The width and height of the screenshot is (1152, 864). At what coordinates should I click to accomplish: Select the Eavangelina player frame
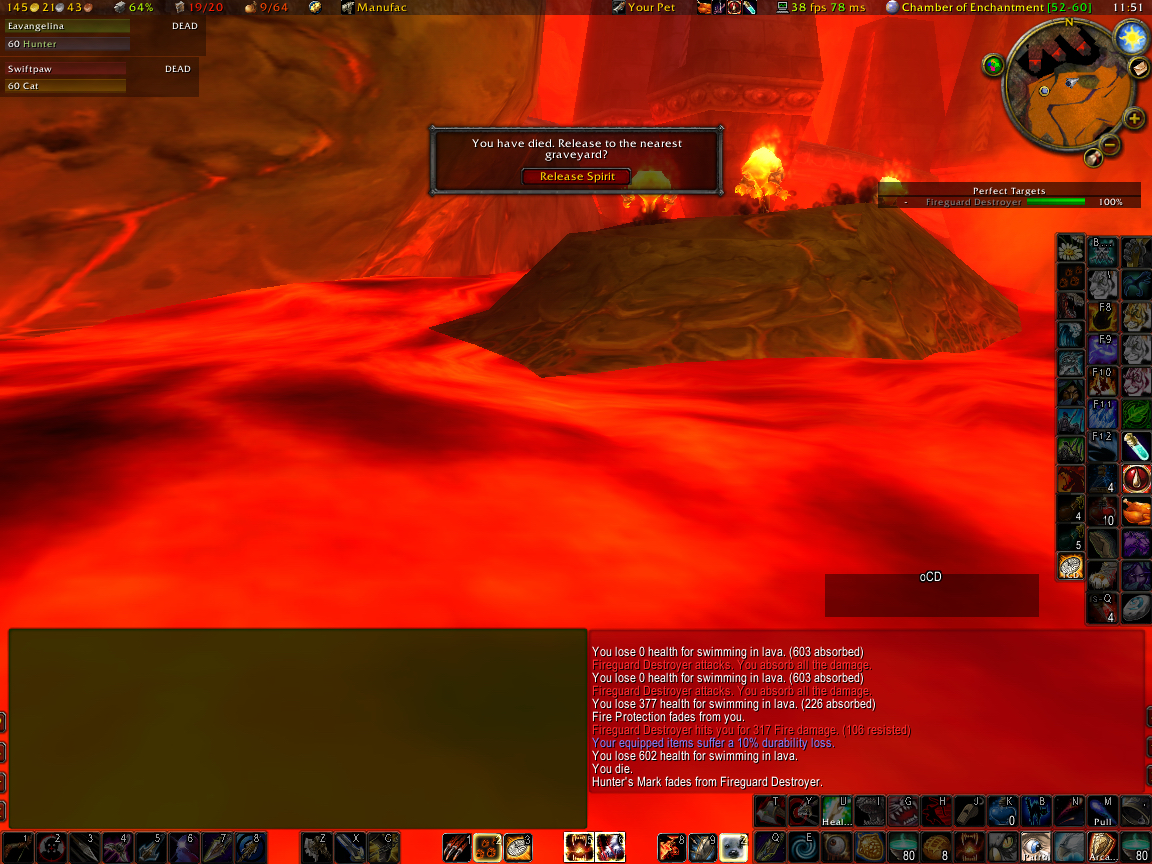(x=68, y=35)
